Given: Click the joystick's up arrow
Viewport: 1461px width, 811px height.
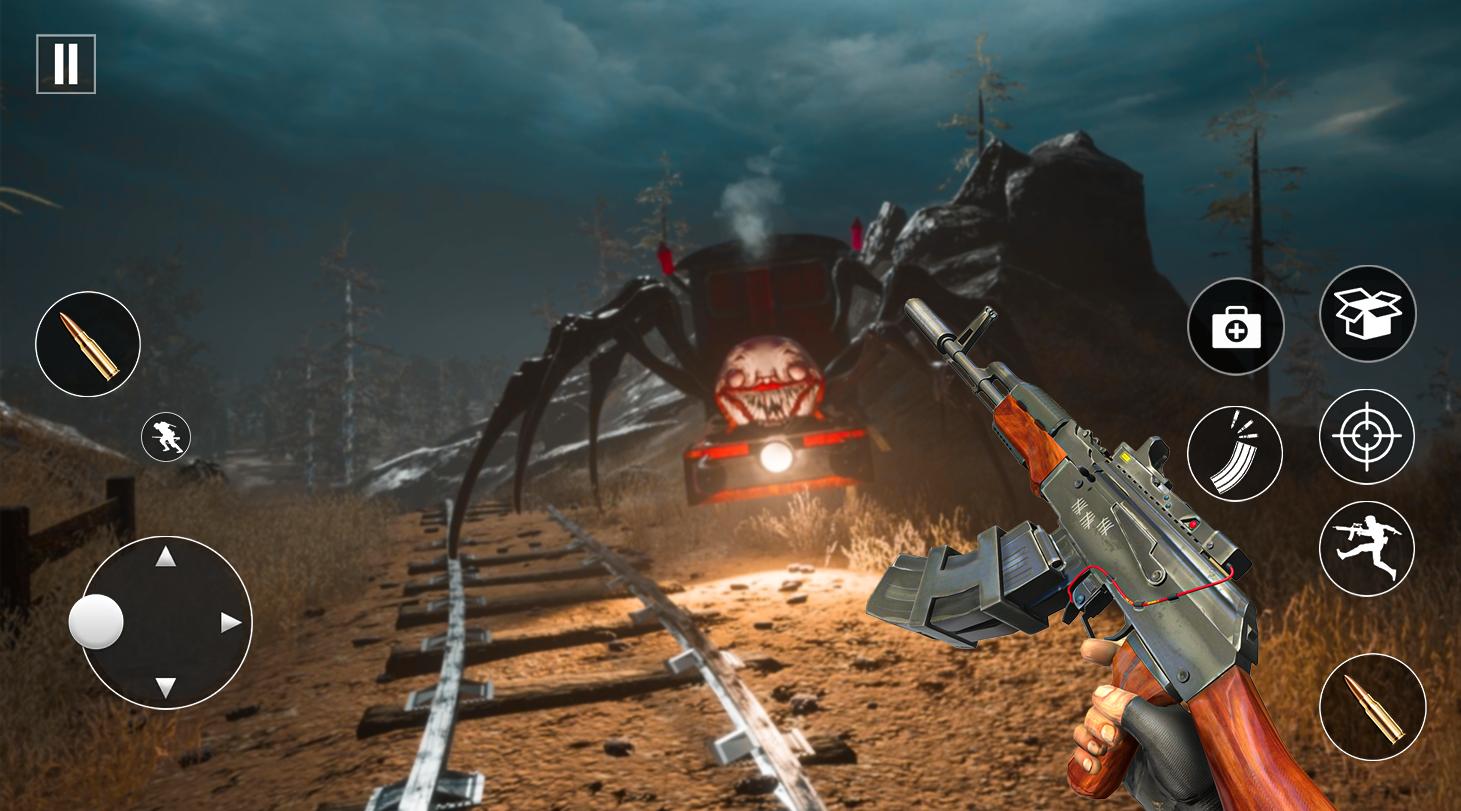Looking at the screenshot, I should [x=166, y=557].
